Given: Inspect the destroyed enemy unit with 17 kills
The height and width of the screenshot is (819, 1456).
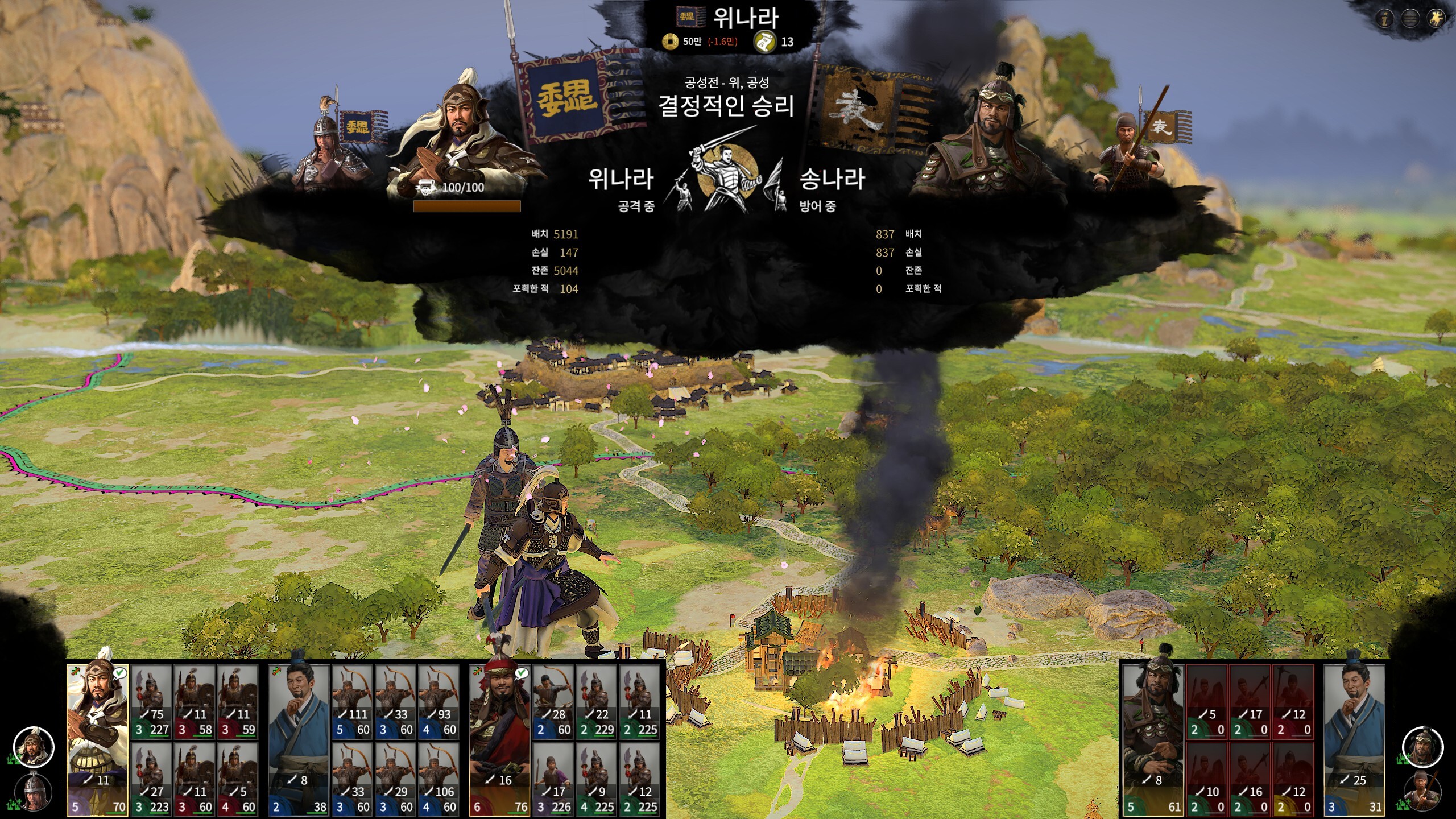Looking at the screenshot, I should [1251, 702].
